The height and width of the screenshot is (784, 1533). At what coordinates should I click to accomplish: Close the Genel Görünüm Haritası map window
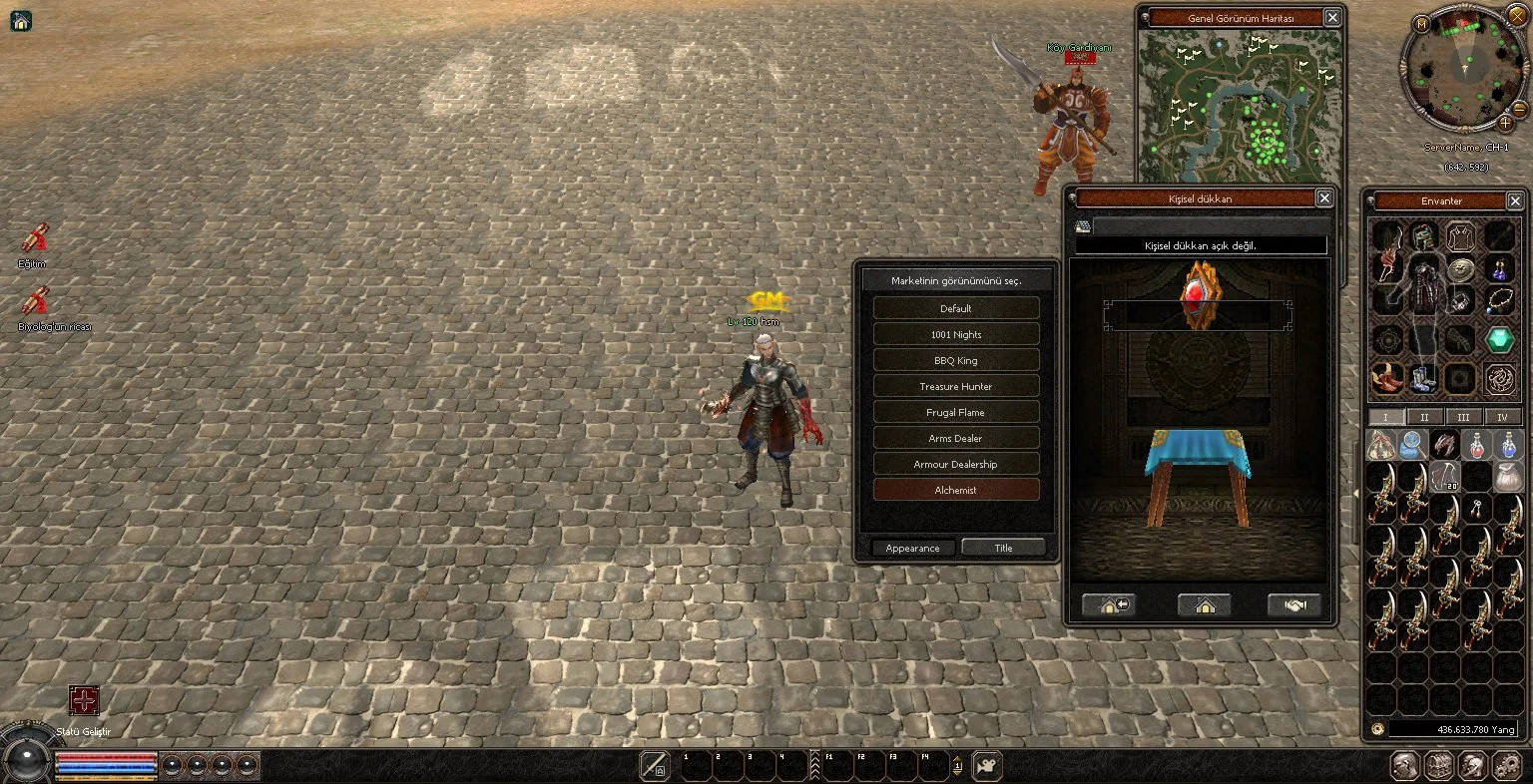coord(1332,18)
